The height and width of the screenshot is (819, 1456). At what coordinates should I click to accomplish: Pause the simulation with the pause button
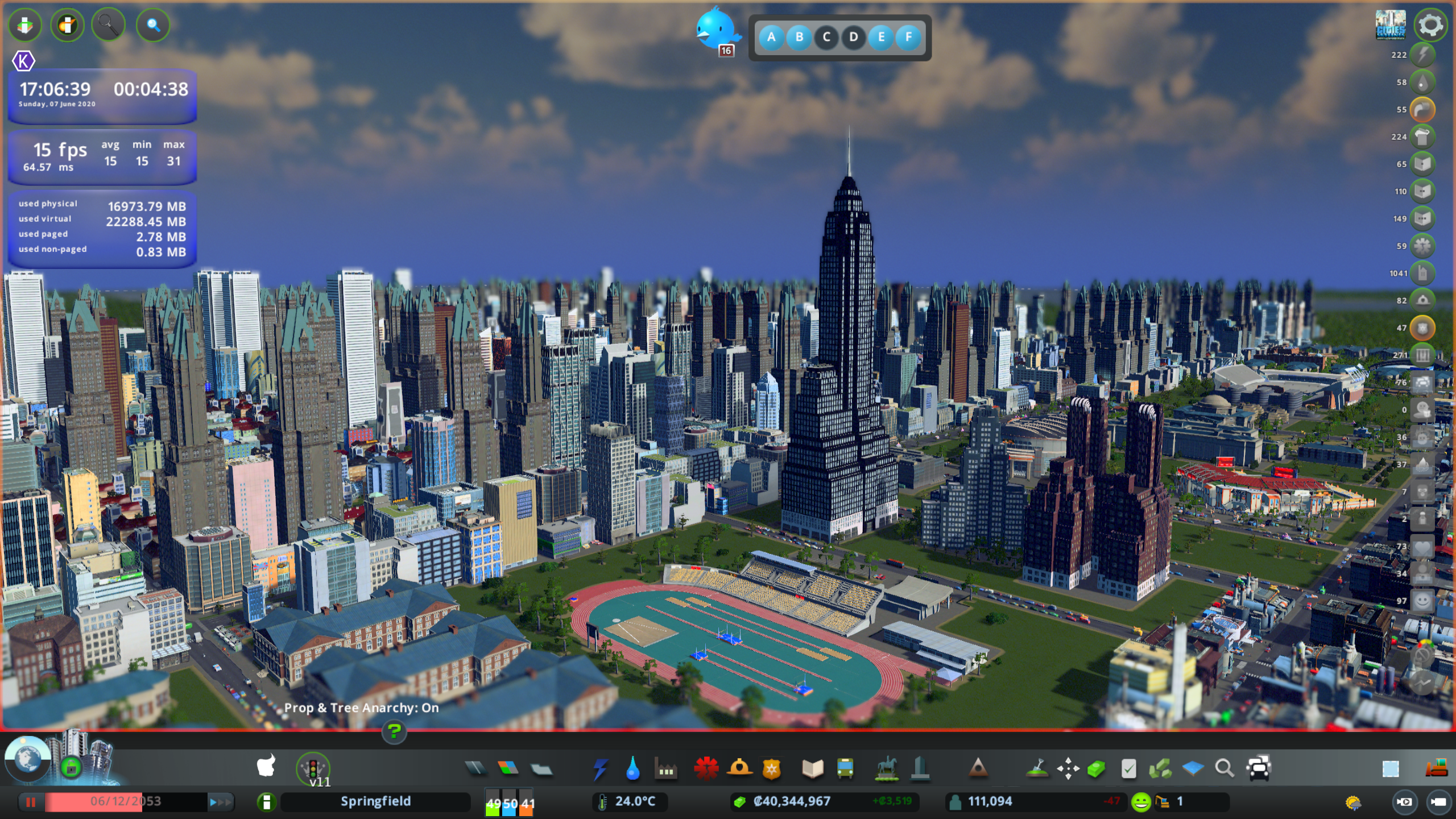(31, 802)
